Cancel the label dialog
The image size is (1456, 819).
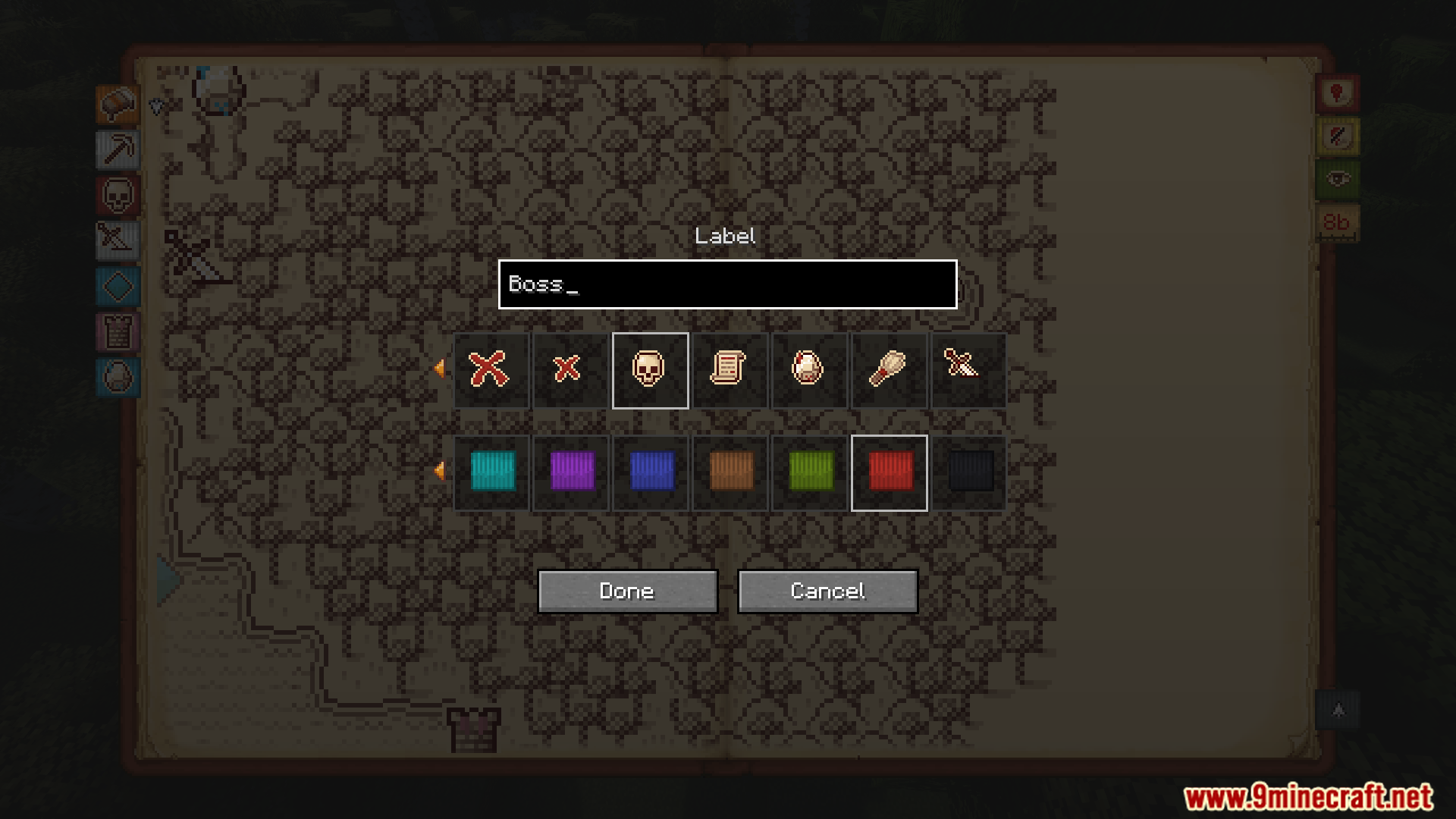pos(827,591)
